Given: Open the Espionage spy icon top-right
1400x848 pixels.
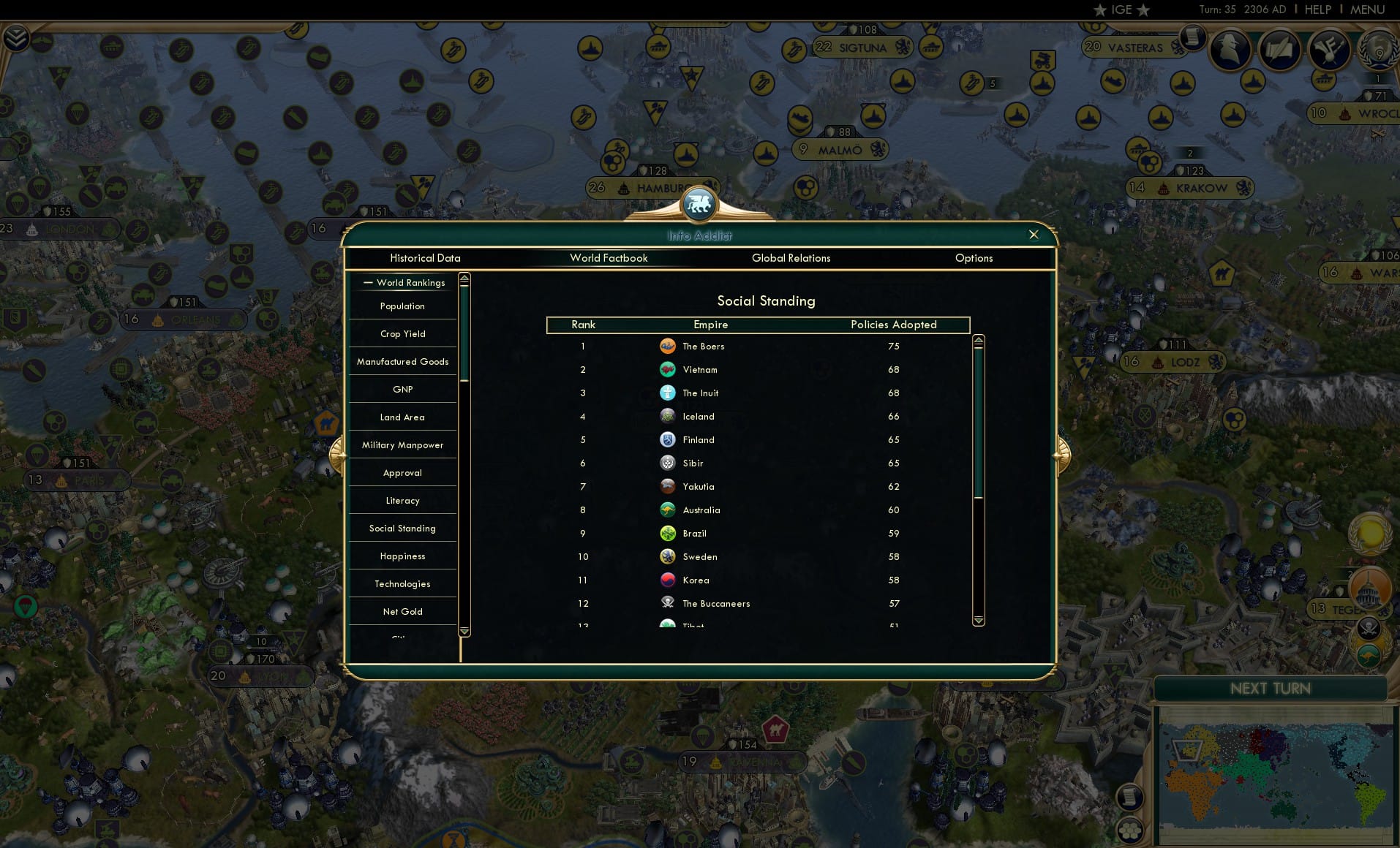Looking at the screenshot, I should 1231,49.
